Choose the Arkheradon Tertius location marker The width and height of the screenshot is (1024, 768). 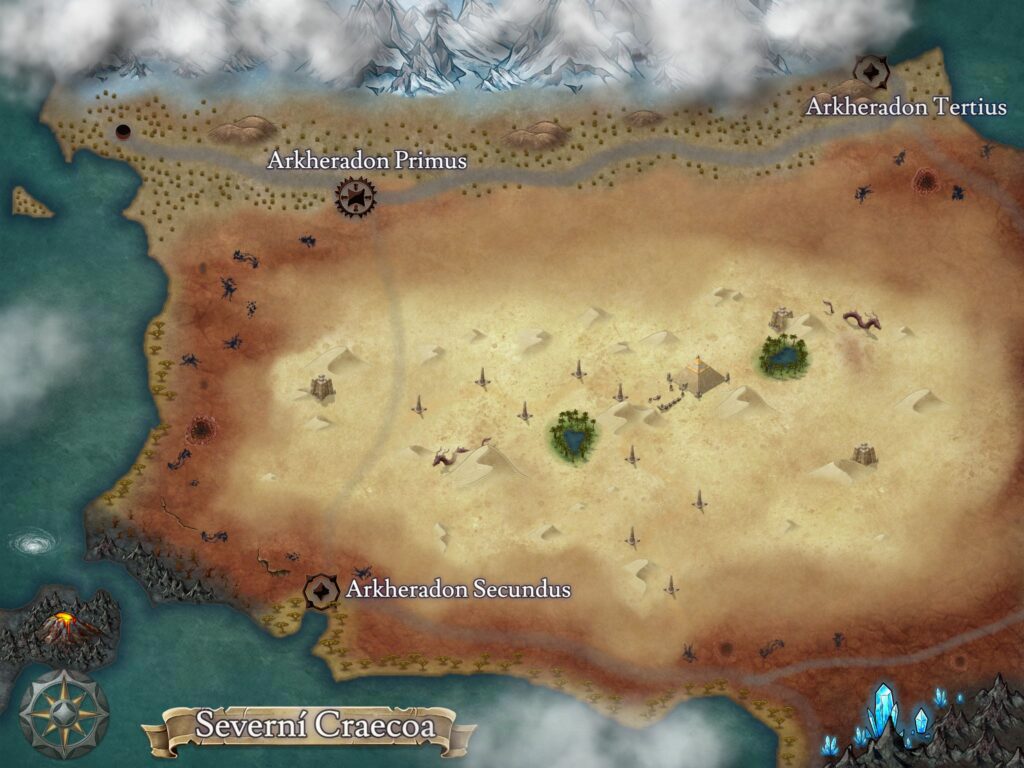[x=871, y=71]
